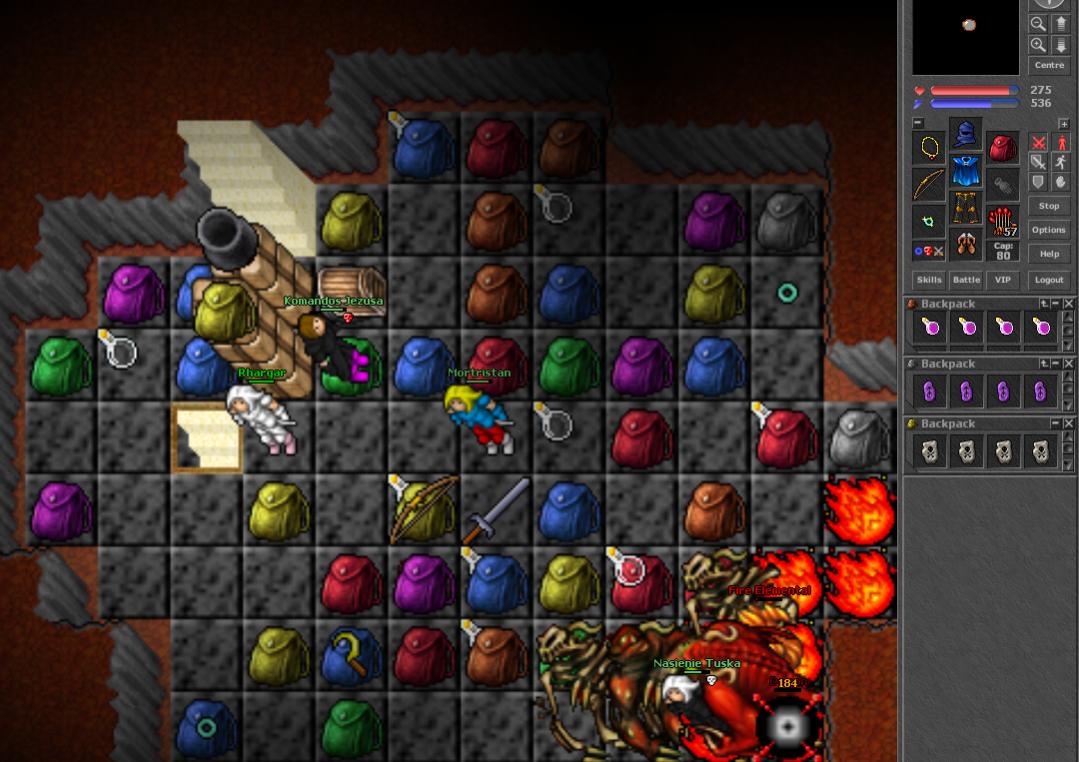Zoom in the minimap

(1038, 45)
